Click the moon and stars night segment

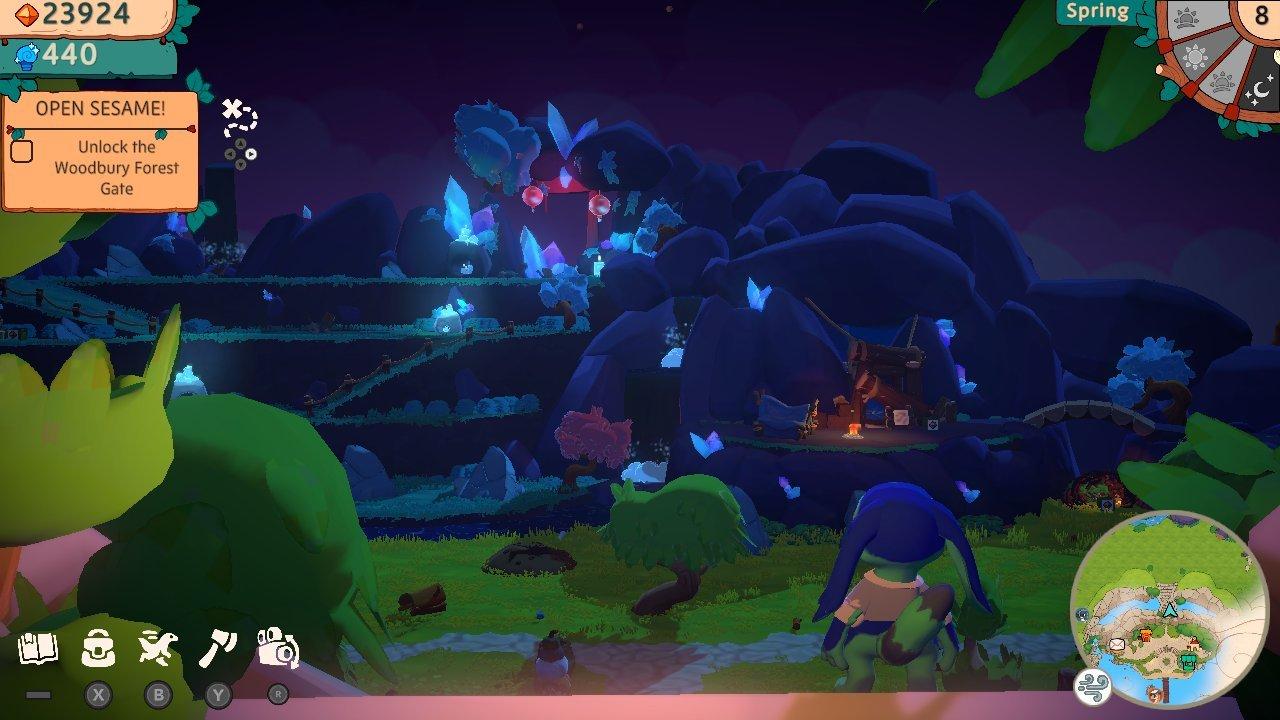1261,87
